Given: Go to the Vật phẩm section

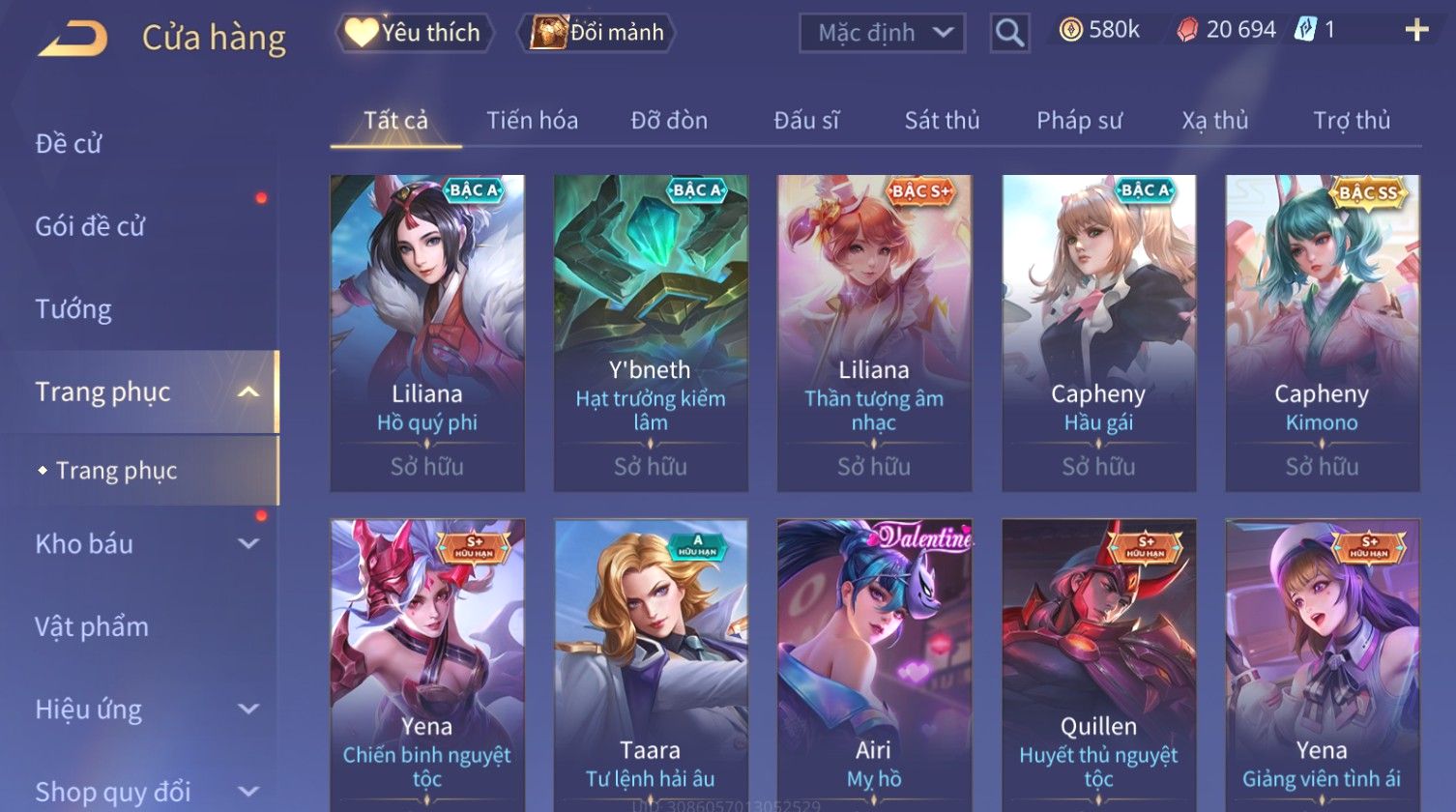Looking at the screenshot, I should [92, 626].
